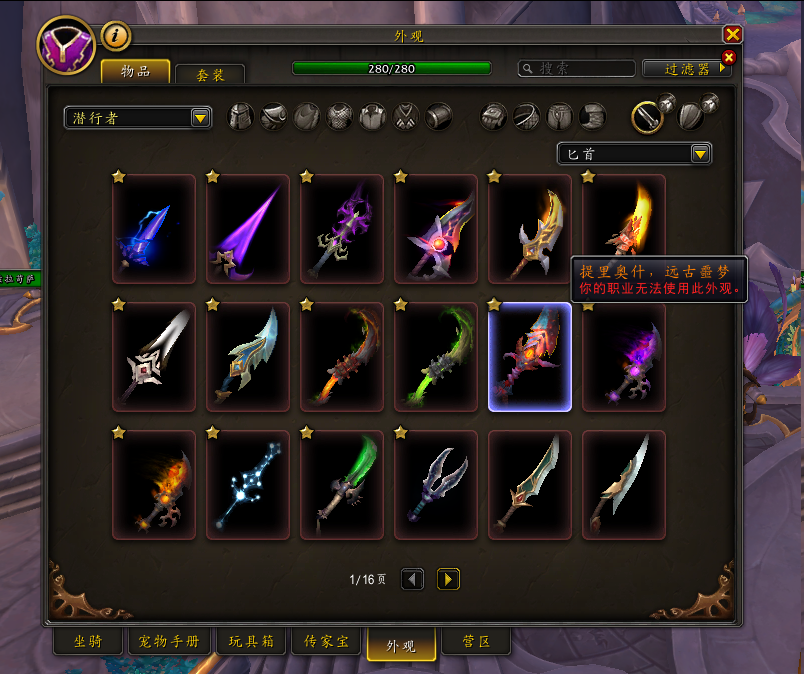Select the head helmet slot icon
The image size is (804, 674).
(x=241, y=117)
